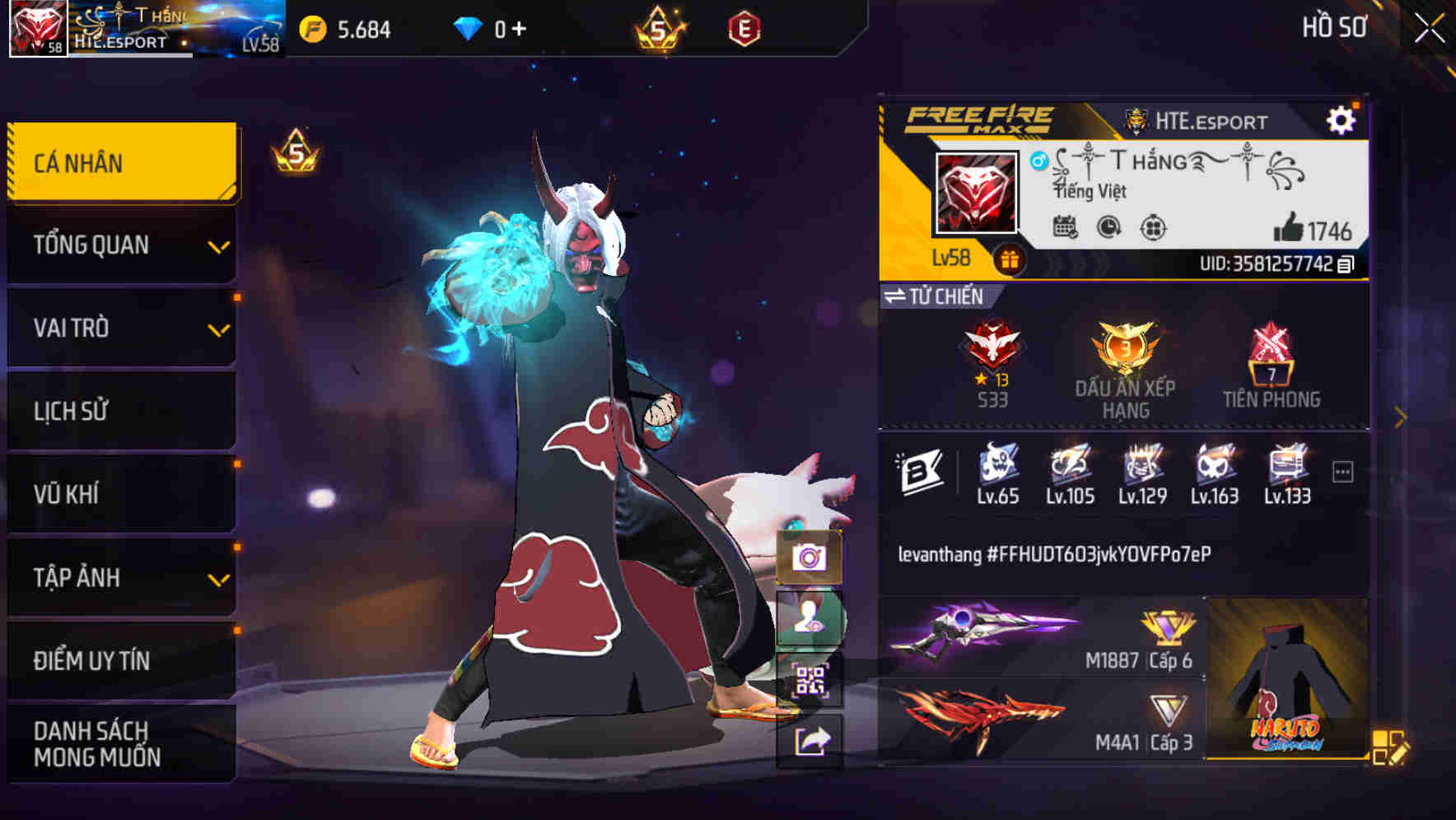Collapse the TẬP ẢNH section

tap(120, 577)
